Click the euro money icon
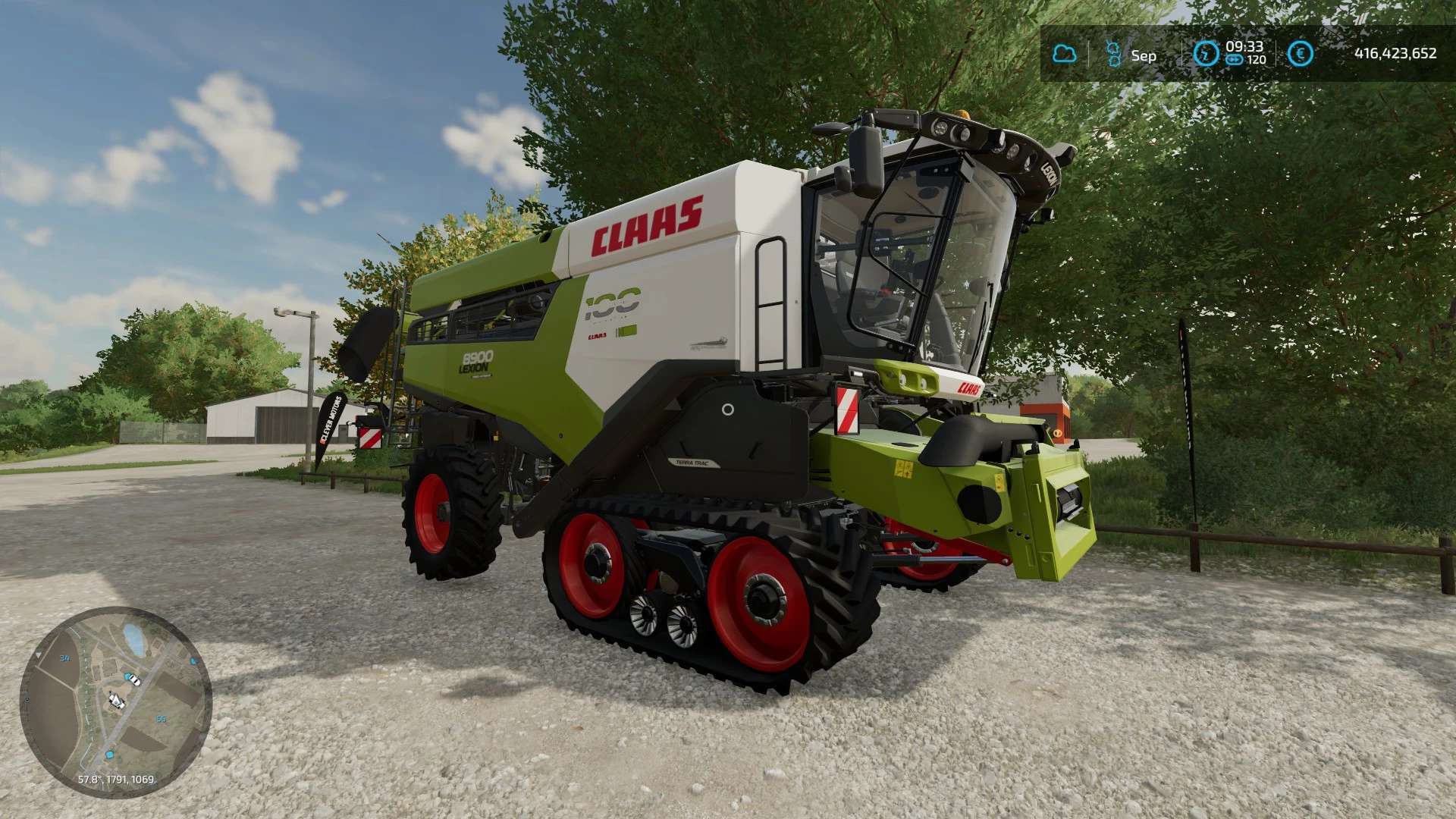The image size is (1456, 819). coord(1301,54)
